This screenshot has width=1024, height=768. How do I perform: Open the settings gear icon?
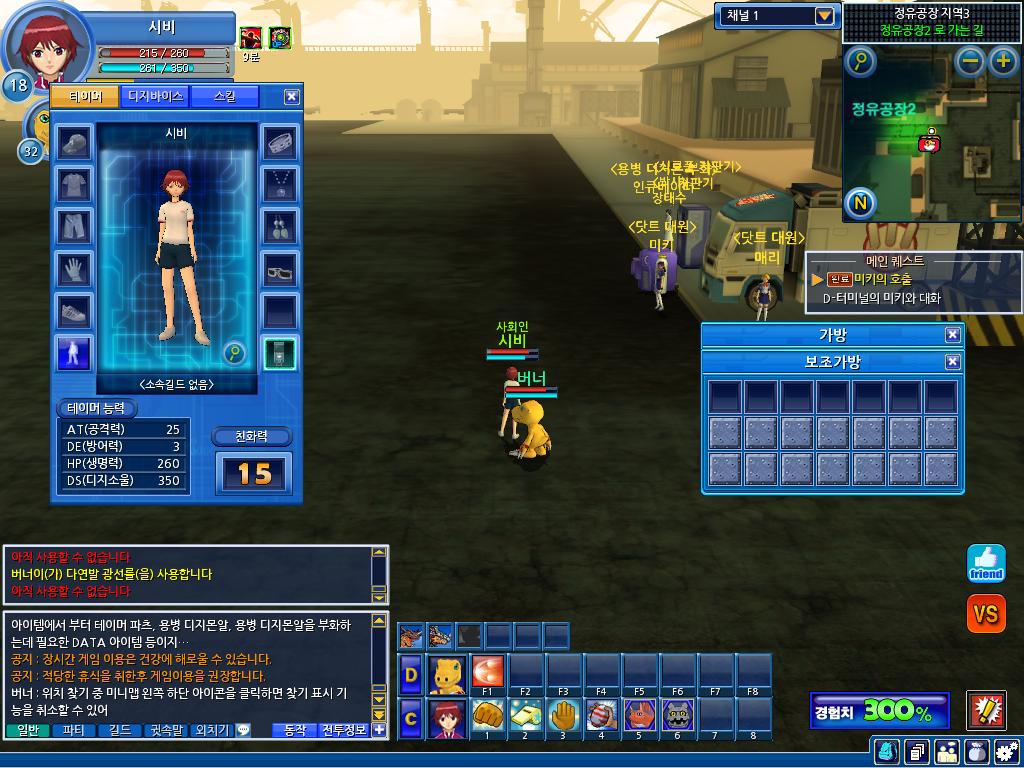(x=1006, y=750)
